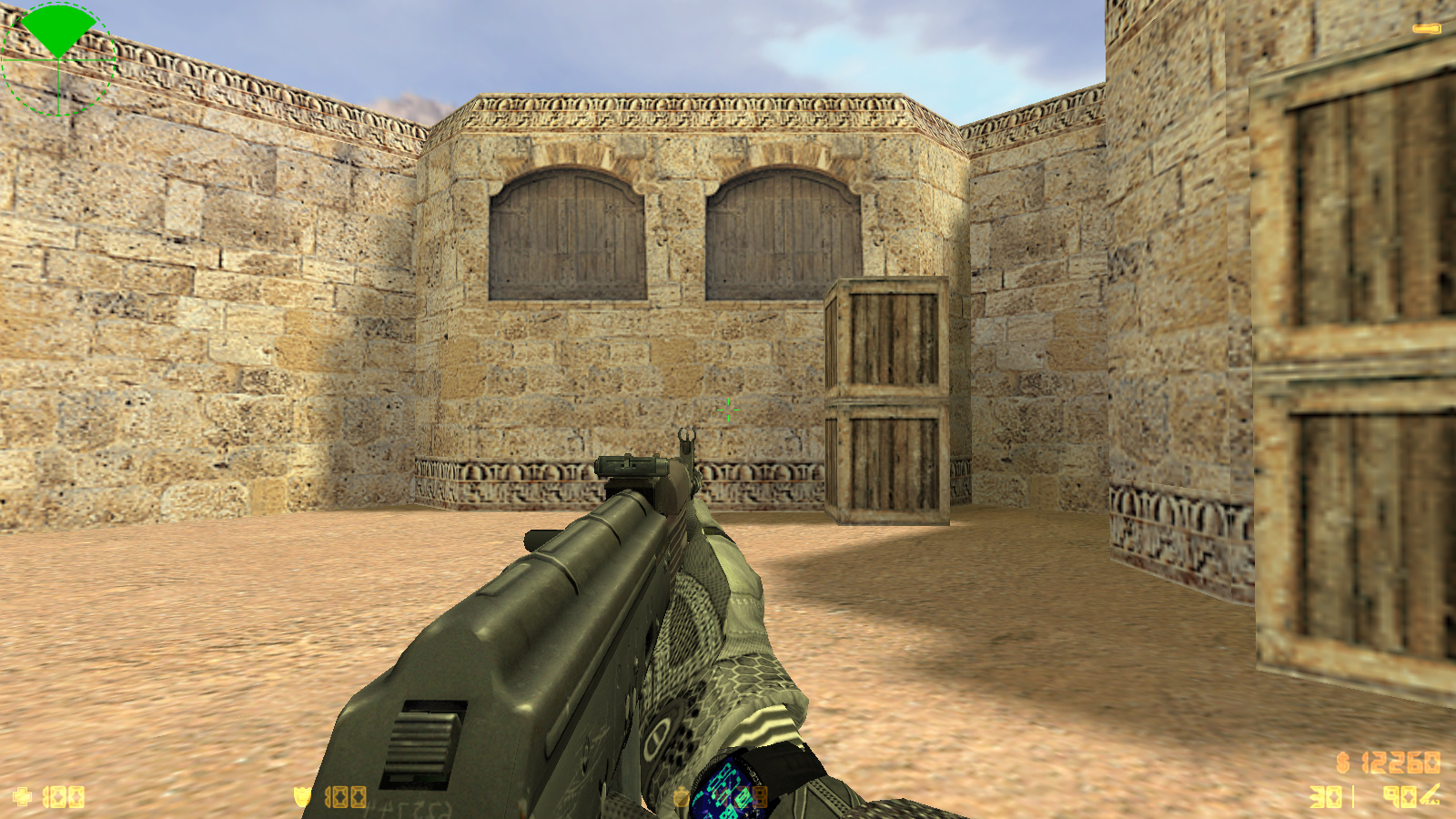
Task: Click the green player arrow on the radar
Action: point(56,27)
